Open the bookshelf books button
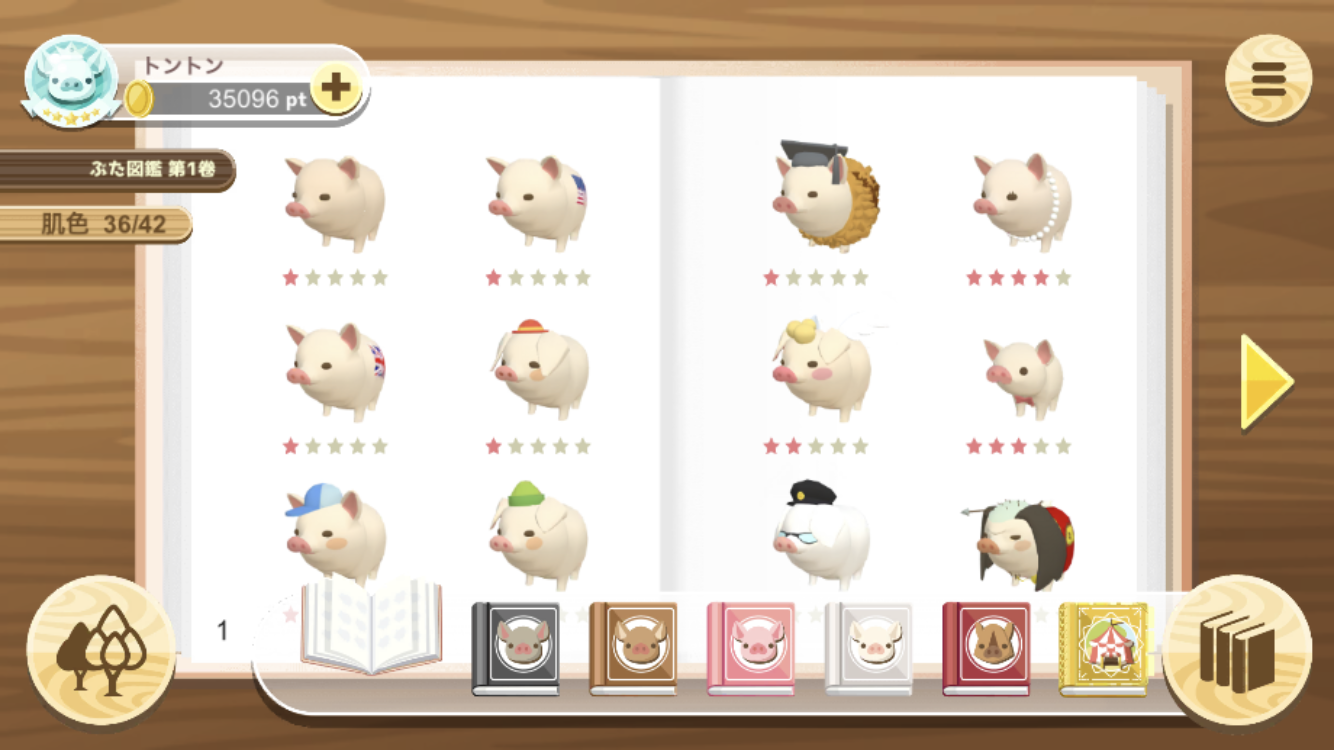 (x=1237, y=650)
